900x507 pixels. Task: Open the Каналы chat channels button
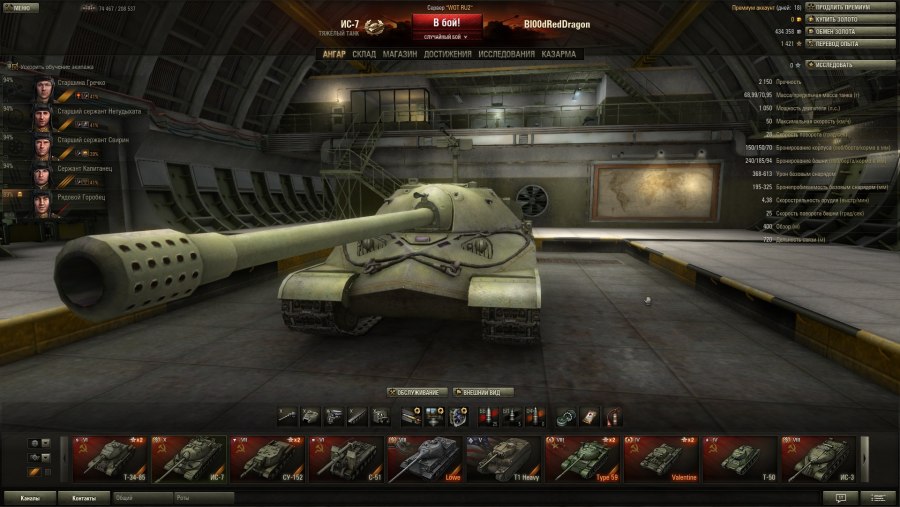tap(29, 497)
